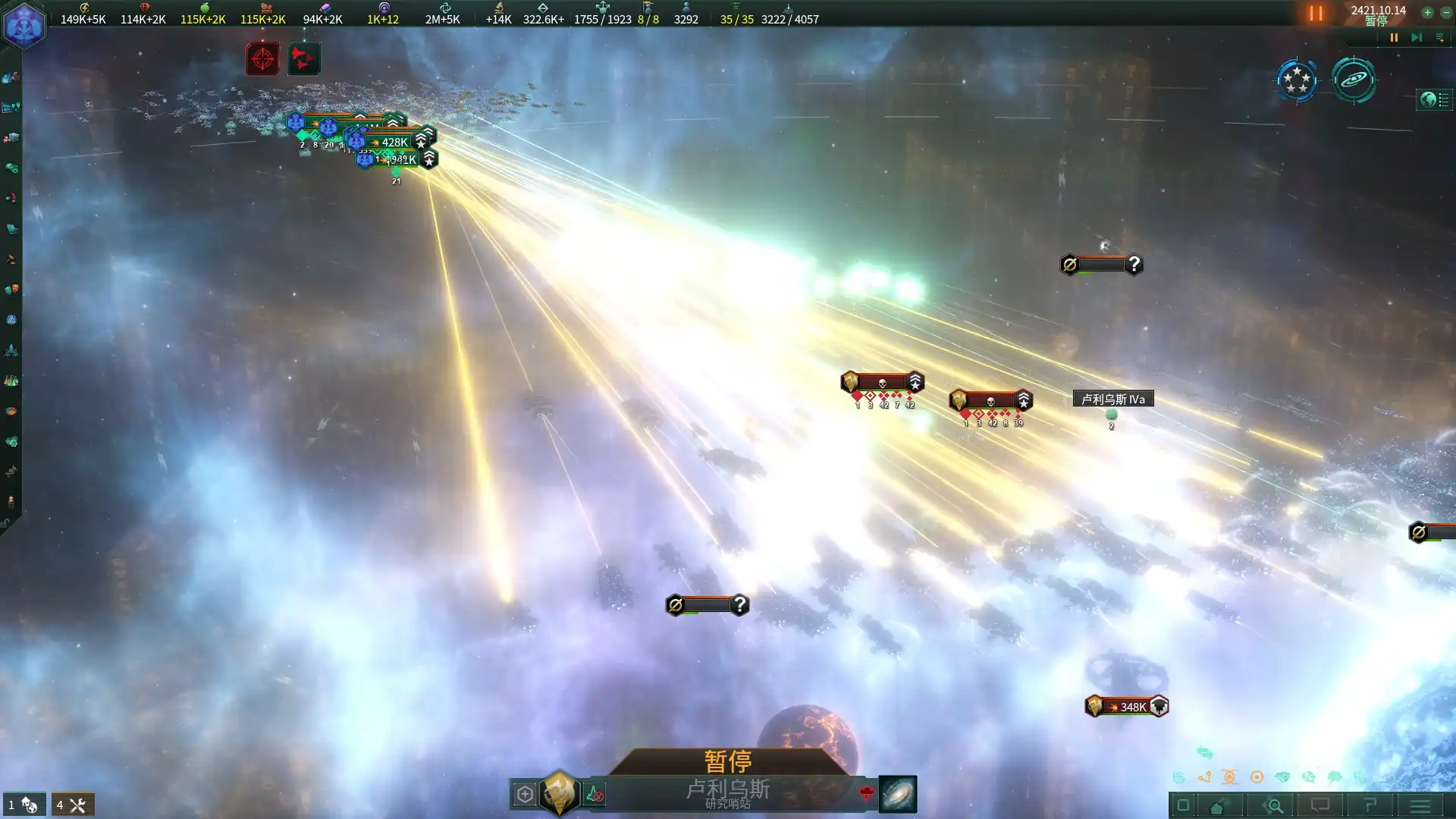Switch to the galaxy map view

(x=897, y=794)
